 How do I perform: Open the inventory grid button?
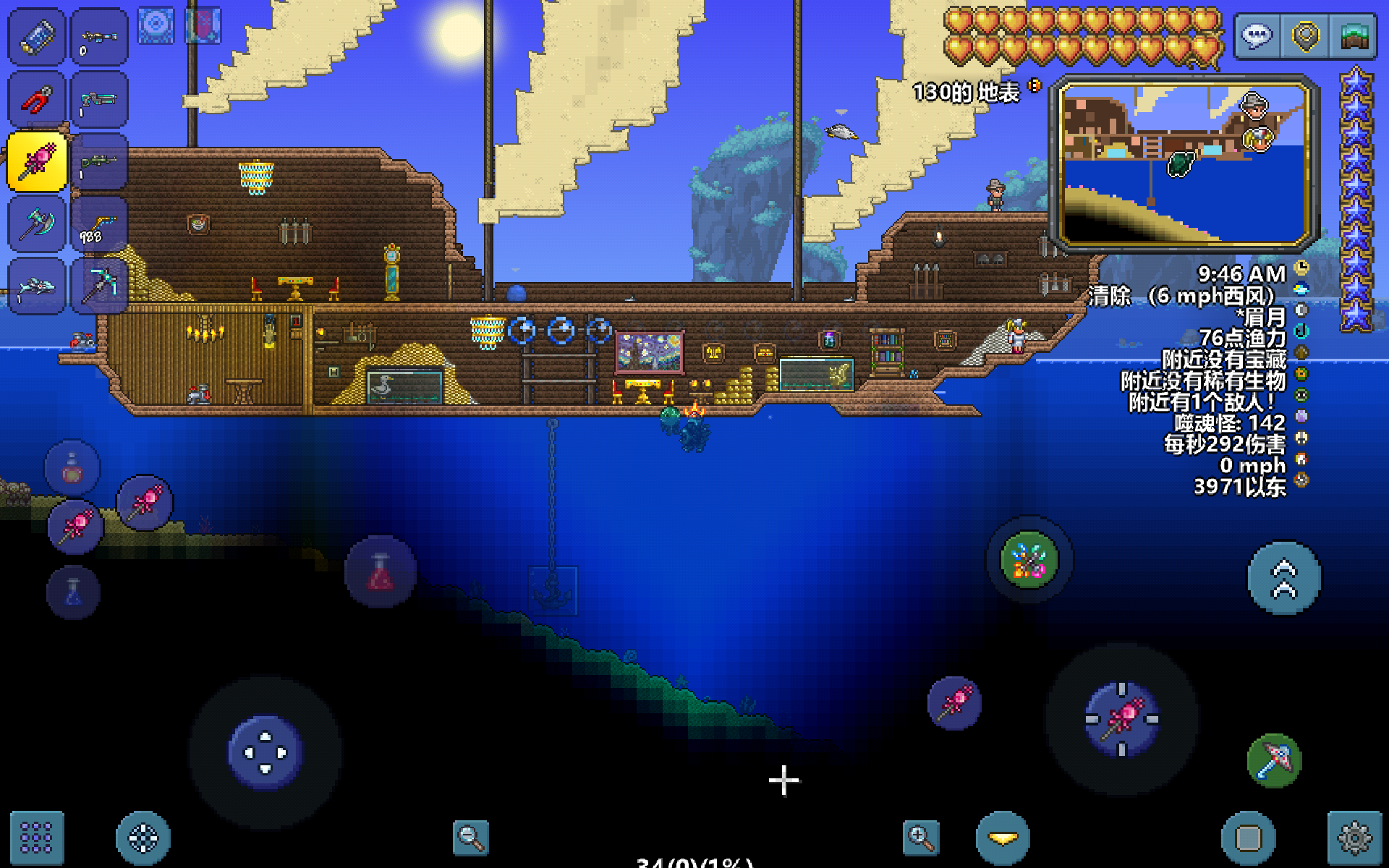36,838
